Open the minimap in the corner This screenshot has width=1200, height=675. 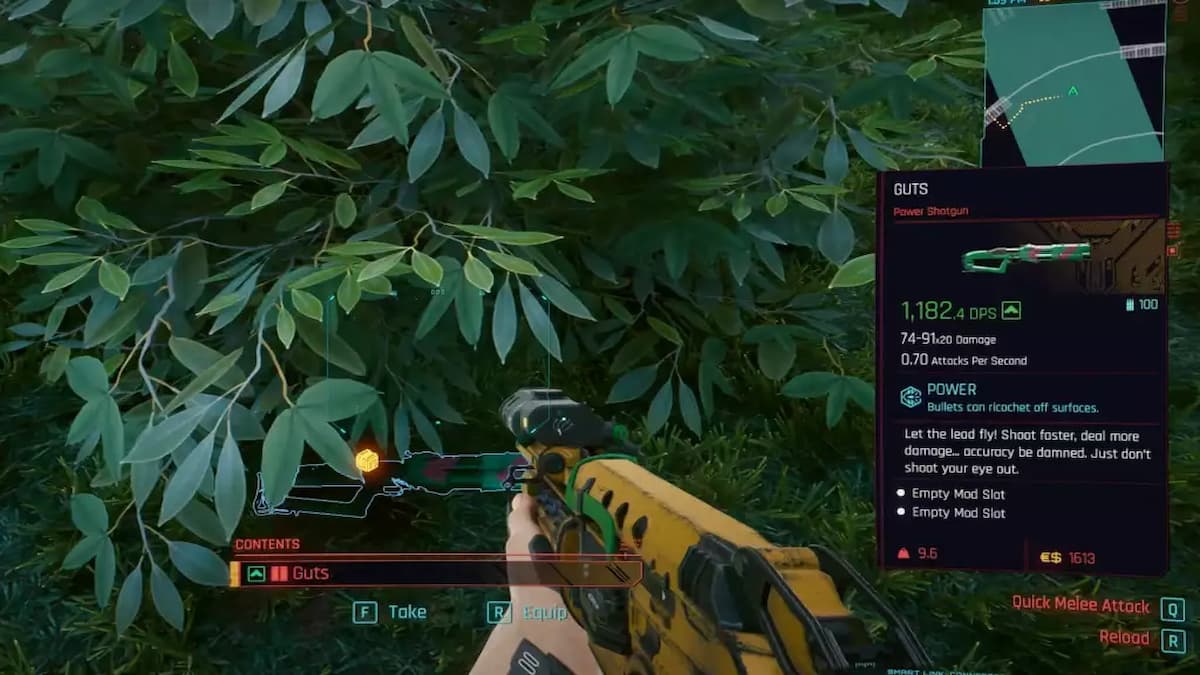[1073, 82]
